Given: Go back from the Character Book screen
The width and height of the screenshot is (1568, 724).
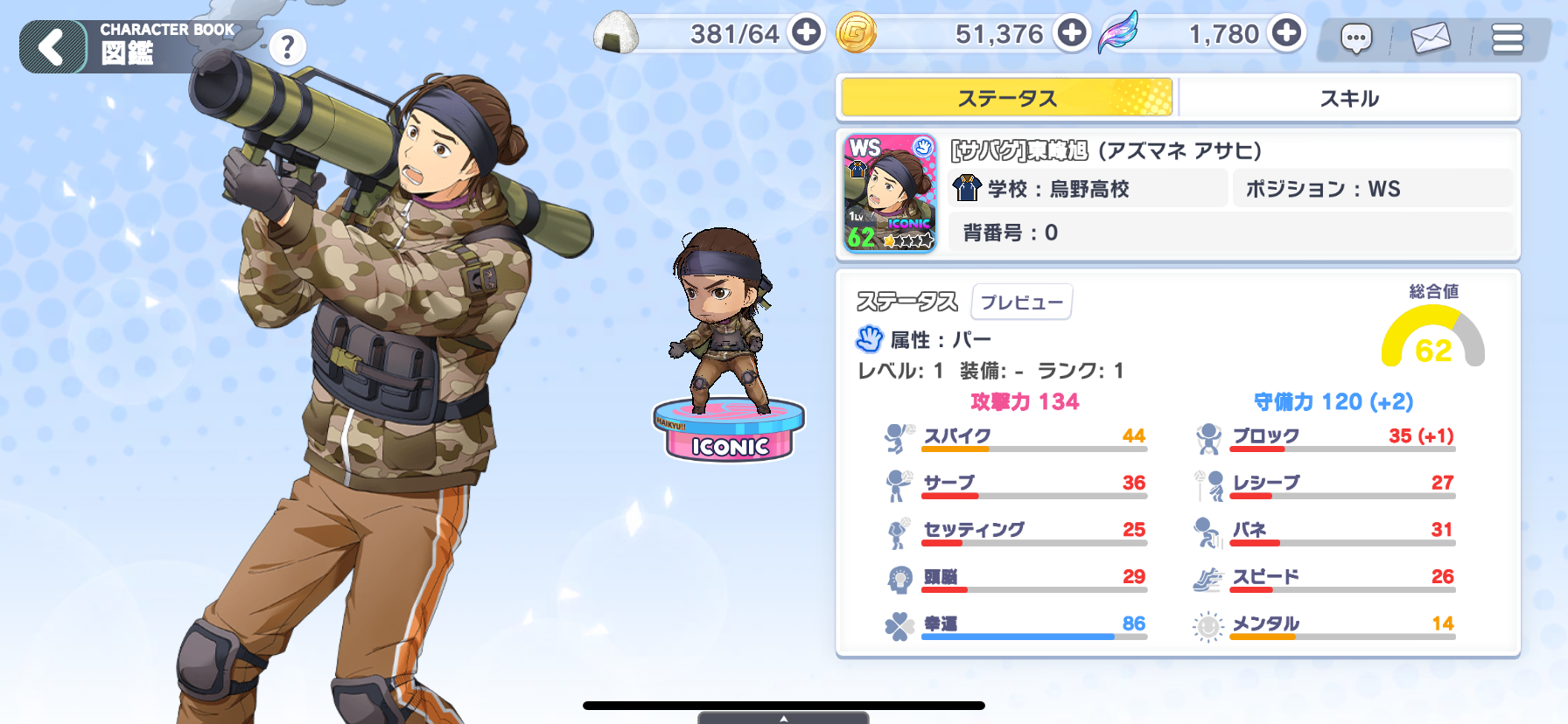Looking at the screenshot, I should click(x=52, y=46).
